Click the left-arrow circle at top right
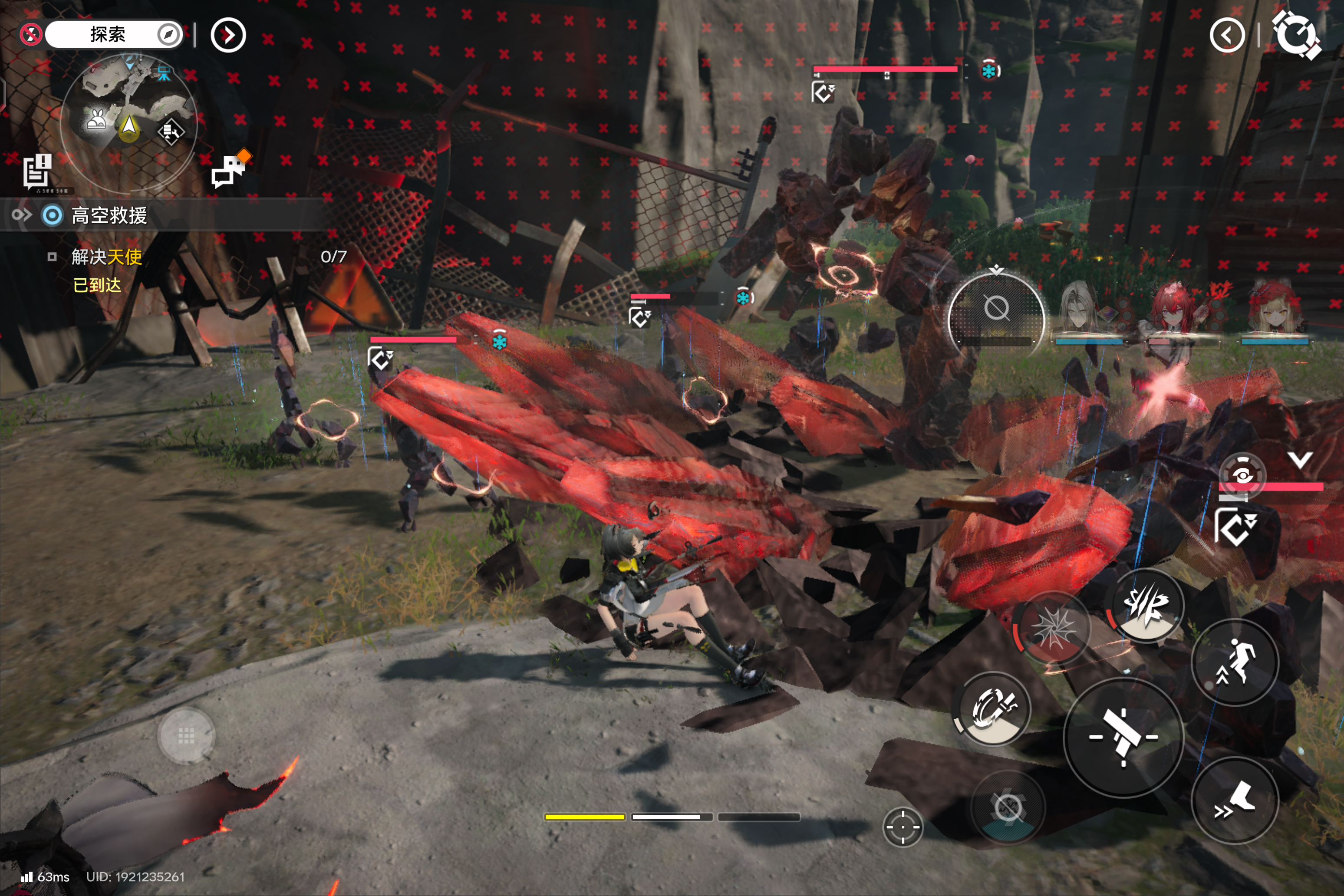The image size is (1344, 896). (1227, 36)
